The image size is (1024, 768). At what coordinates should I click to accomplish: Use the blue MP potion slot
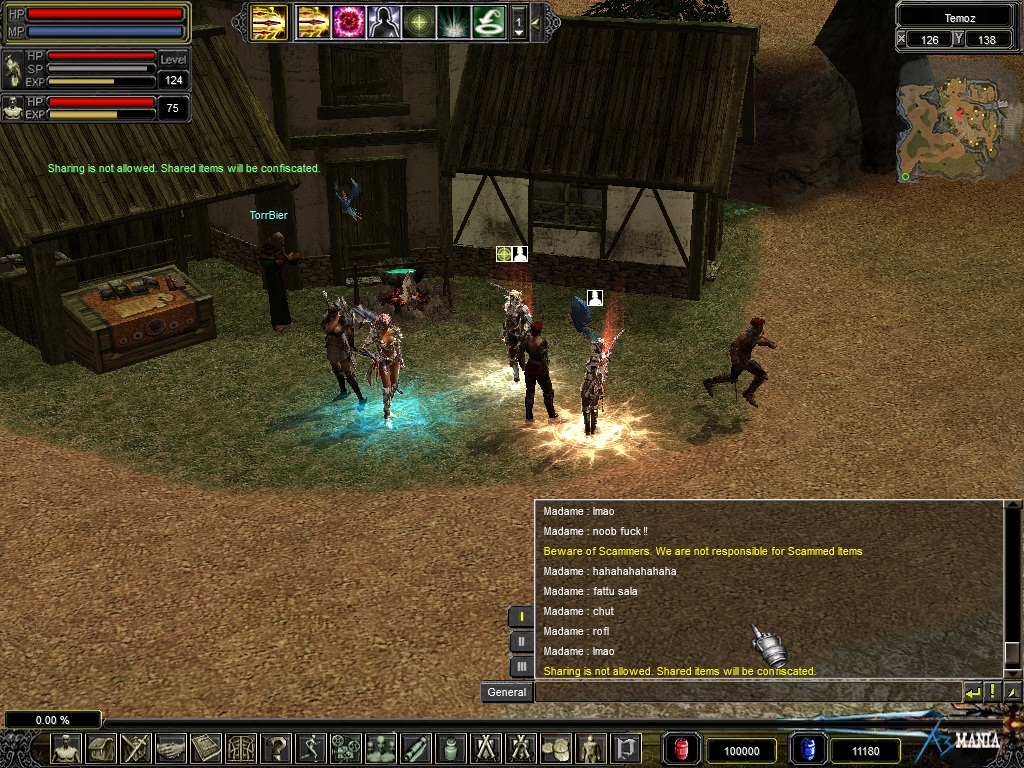point(808,749)
